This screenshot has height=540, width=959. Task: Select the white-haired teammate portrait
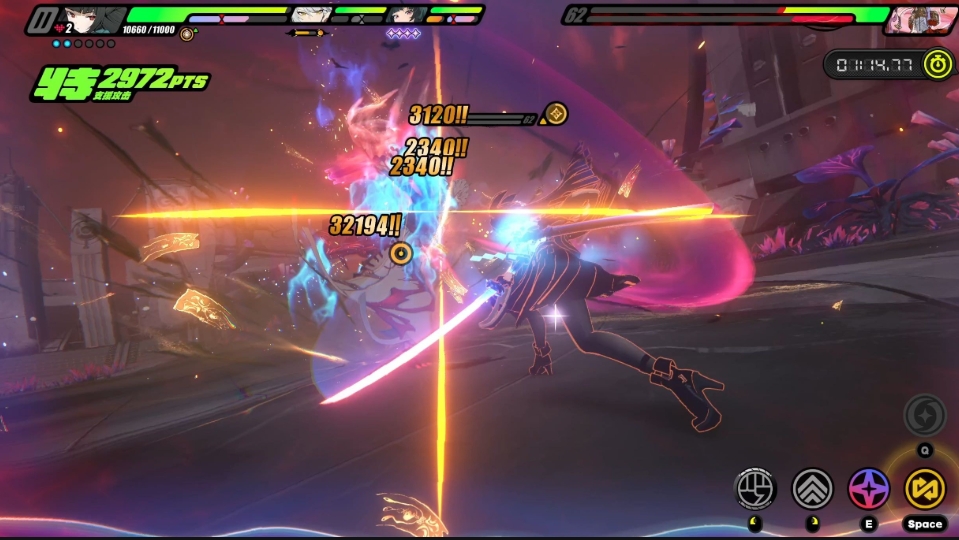[x=311, y=15]
